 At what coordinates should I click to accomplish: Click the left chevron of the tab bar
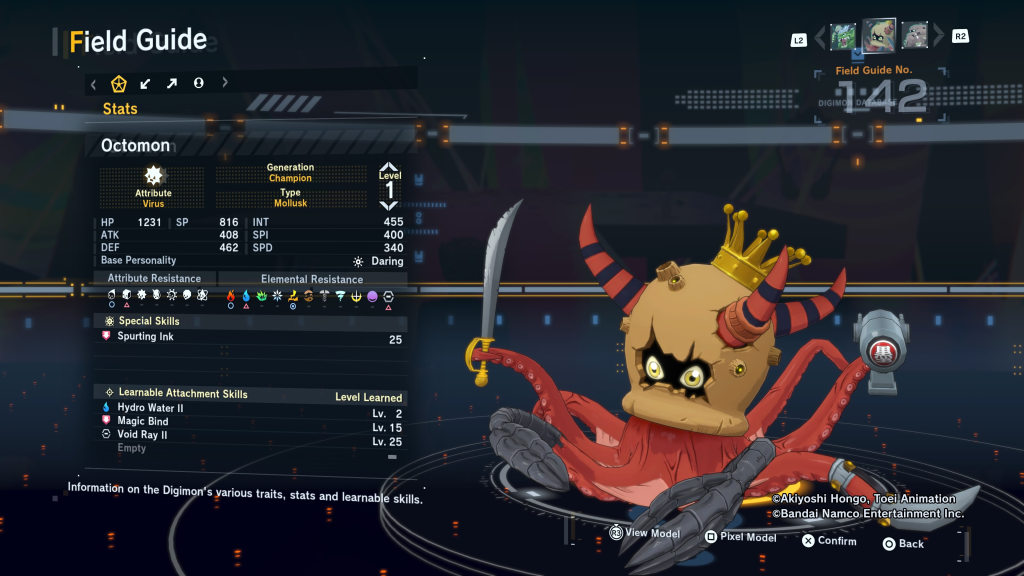click(94, 83)
